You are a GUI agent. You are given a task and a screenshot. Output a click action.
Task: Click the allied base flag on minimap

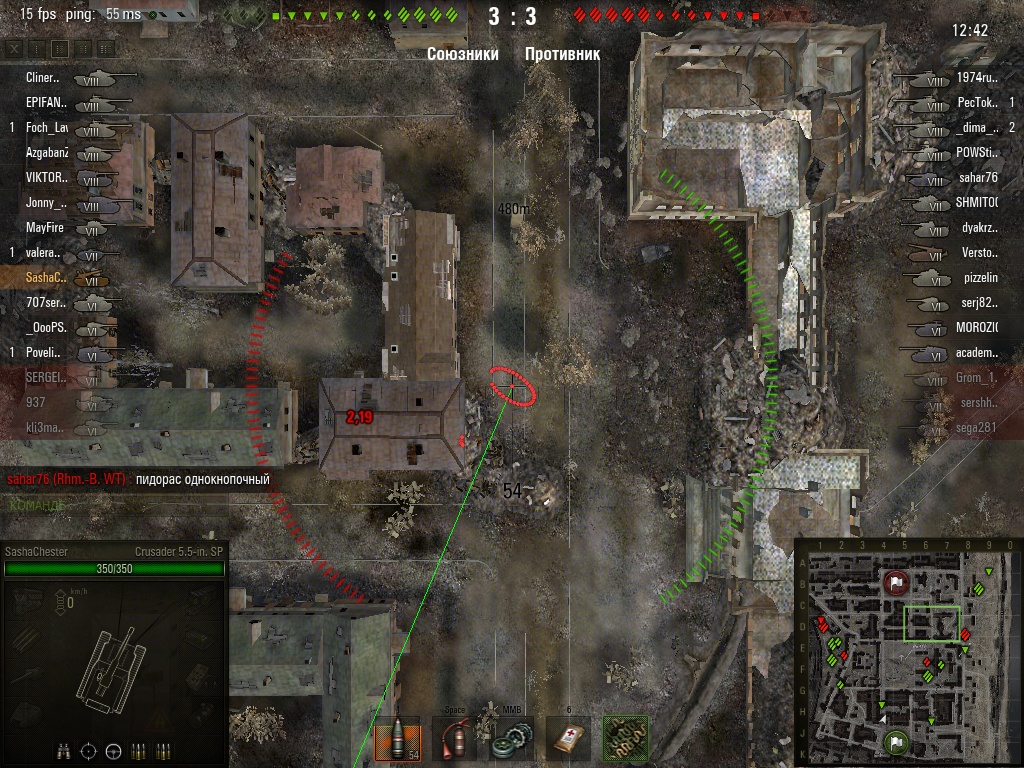pyautogui.click(x=894, y=743)
